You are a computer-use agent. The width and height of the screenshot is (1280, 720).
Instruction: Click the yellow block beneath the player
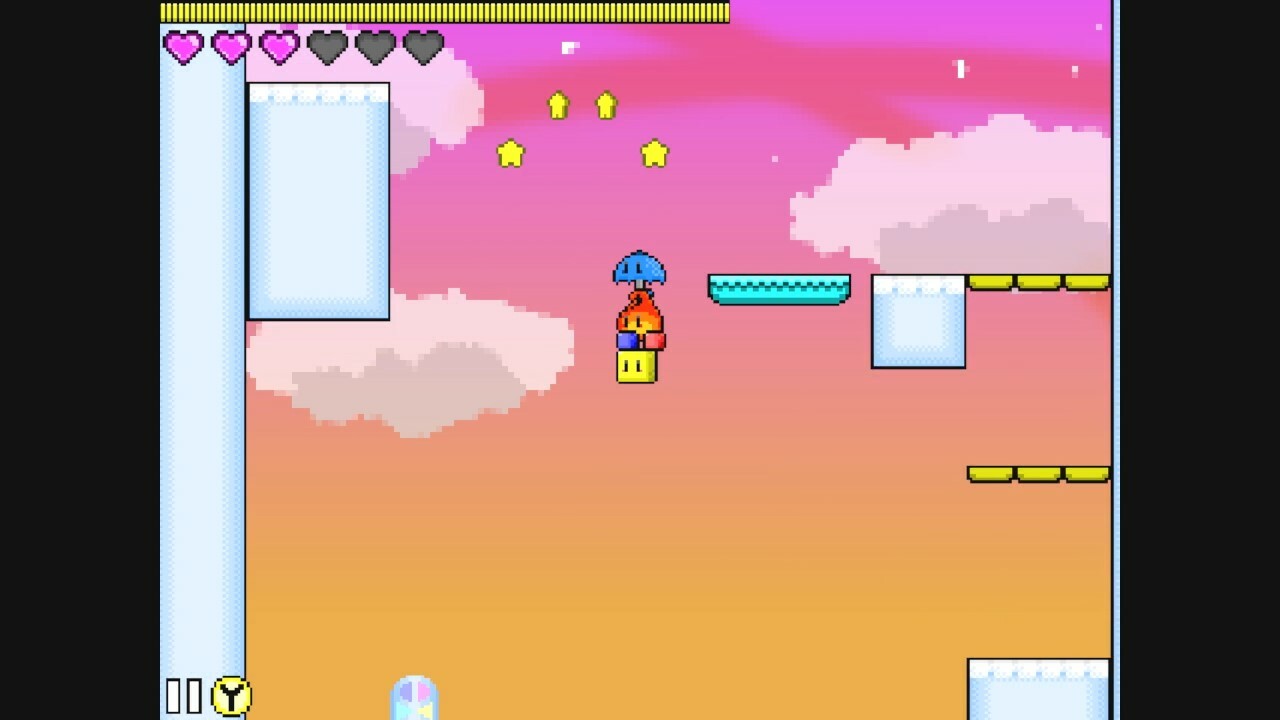[638, 367]
